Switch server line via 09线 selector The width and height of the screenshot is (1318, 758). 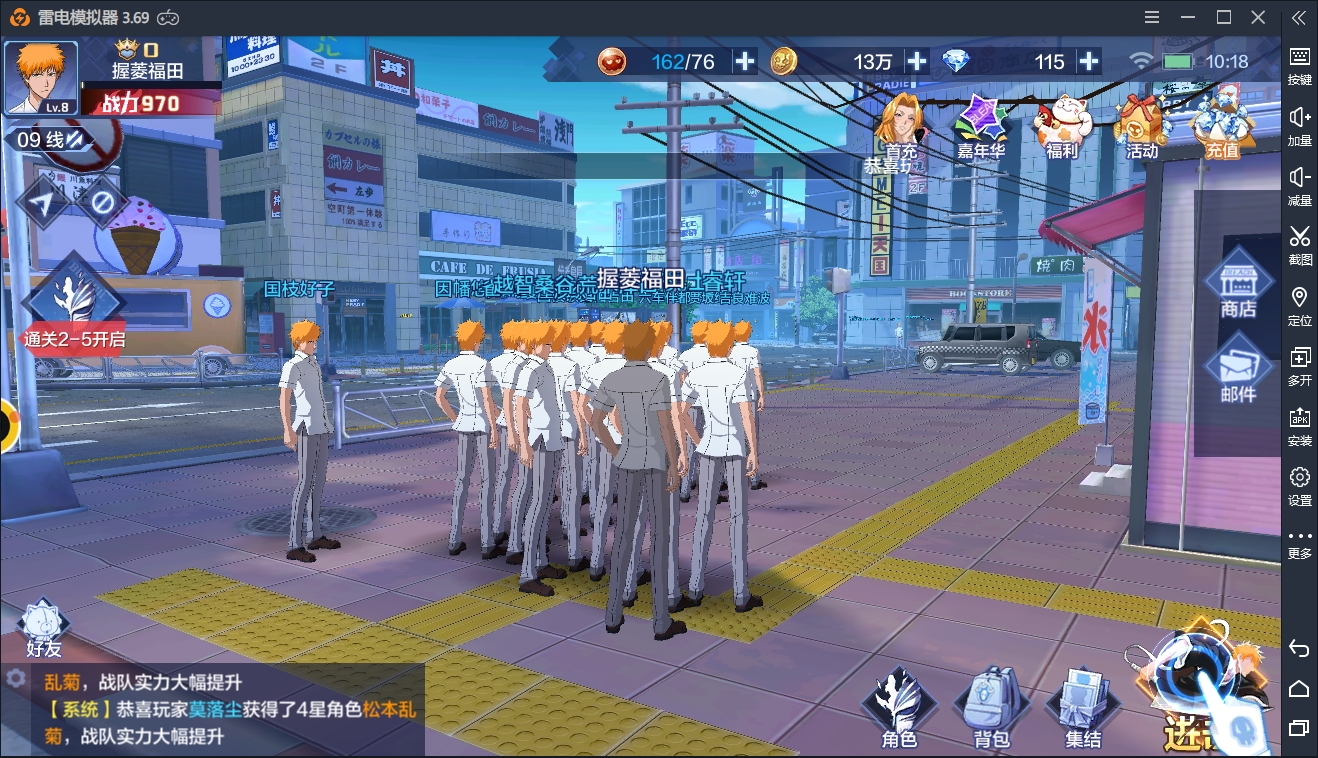click(x=52, y=139)
